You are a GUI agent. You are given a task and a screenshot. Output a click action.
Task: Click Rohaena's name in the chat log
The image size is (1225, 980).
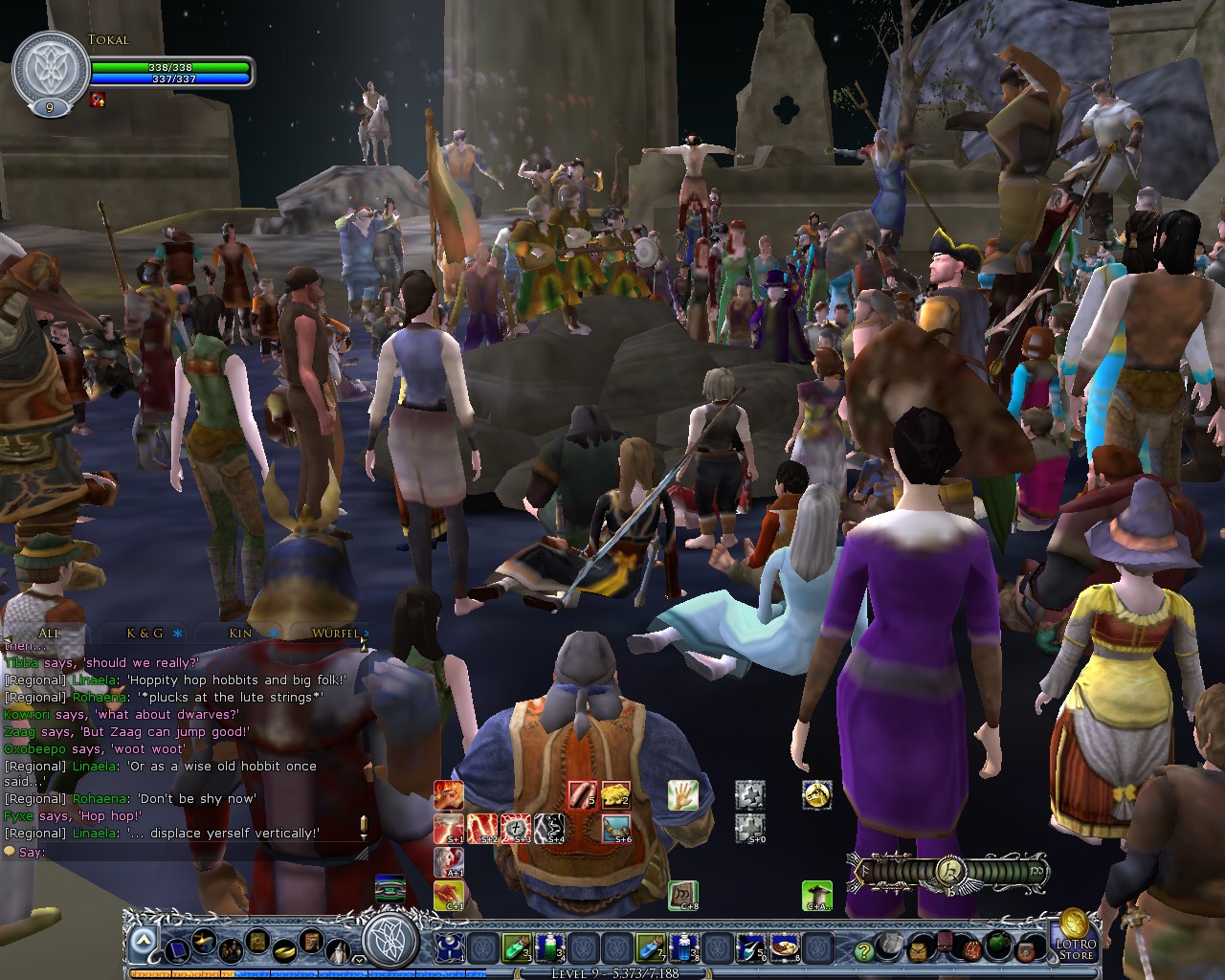100,697
